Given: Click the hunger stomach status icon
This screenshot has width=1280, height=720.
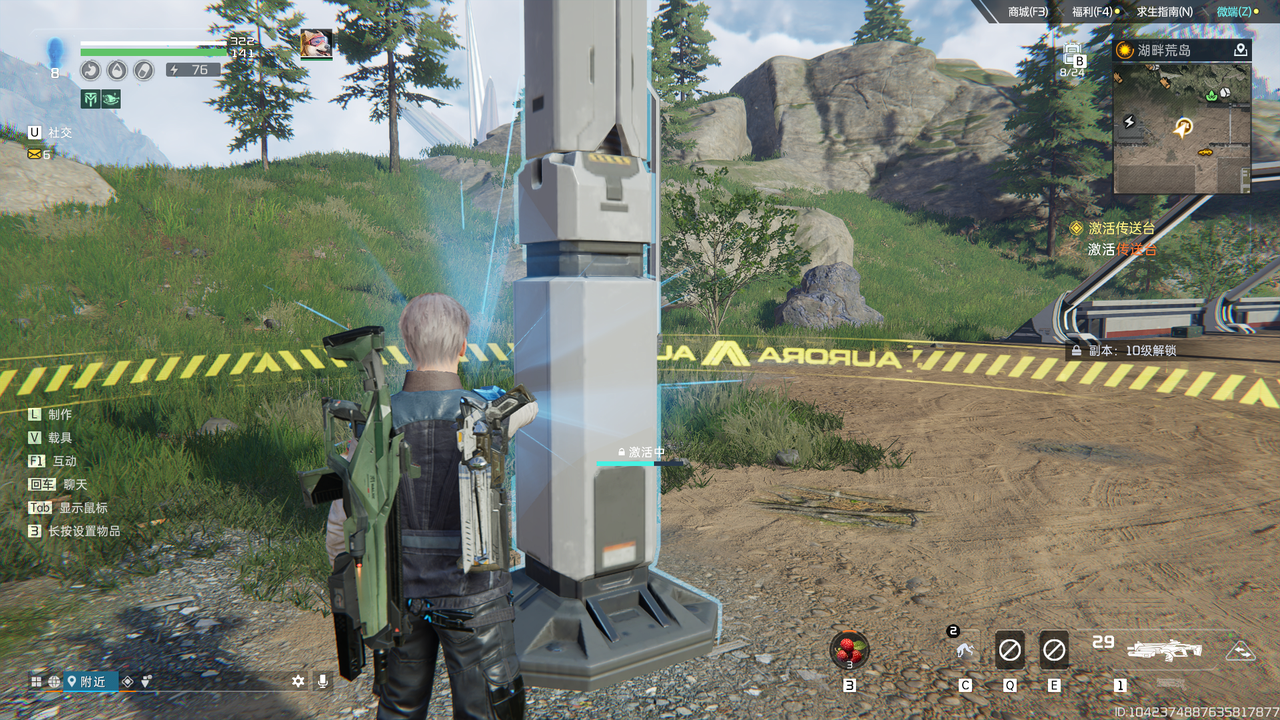Looking at the screenshot, I should [91, 70].
